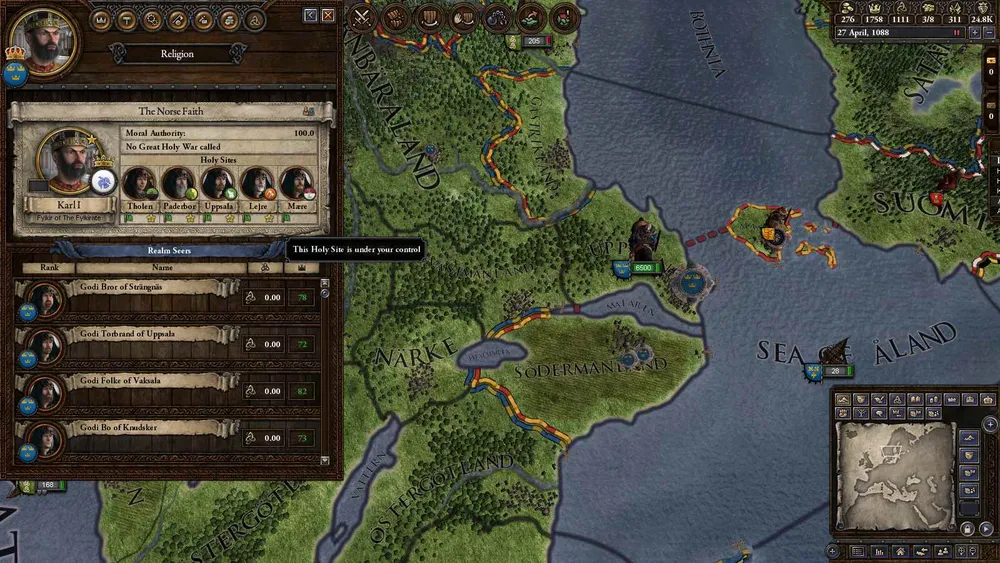Select the Paderborn holy site portrait
1000x563 pixels.
tap(178, 184)
